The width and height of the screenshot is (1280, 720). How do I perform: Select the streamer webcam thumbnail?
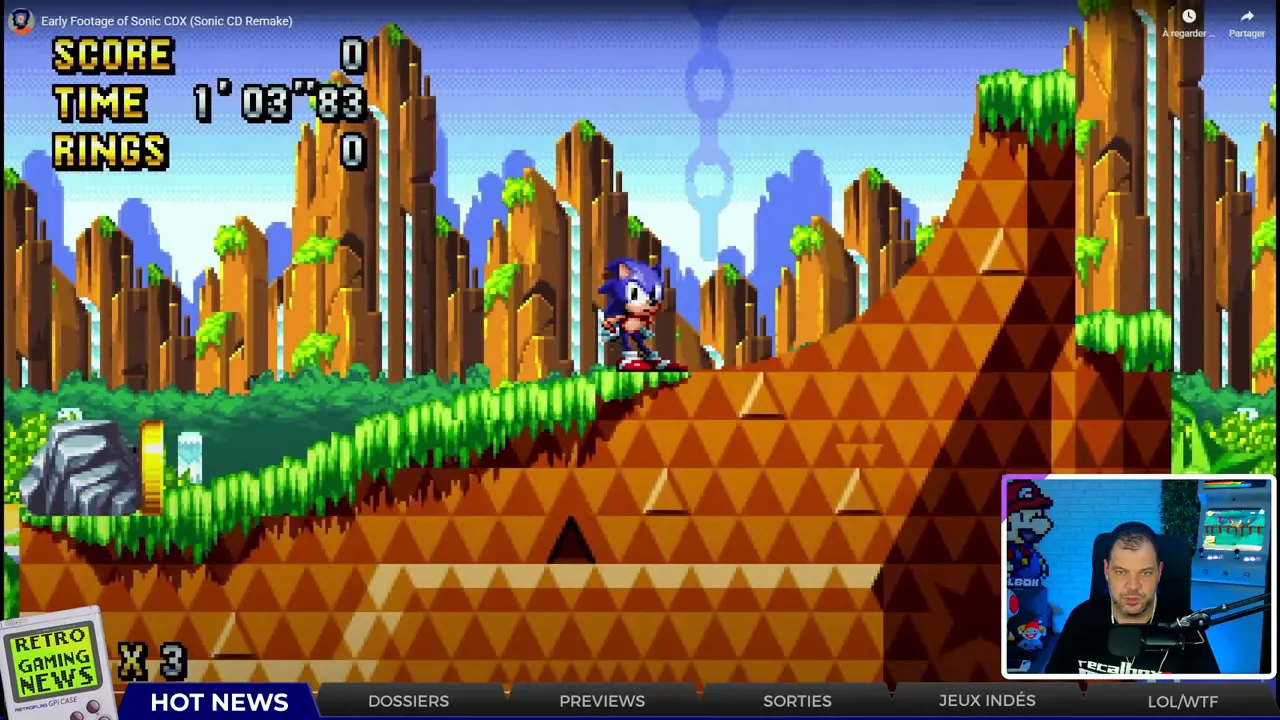(x=1135, y=575)
